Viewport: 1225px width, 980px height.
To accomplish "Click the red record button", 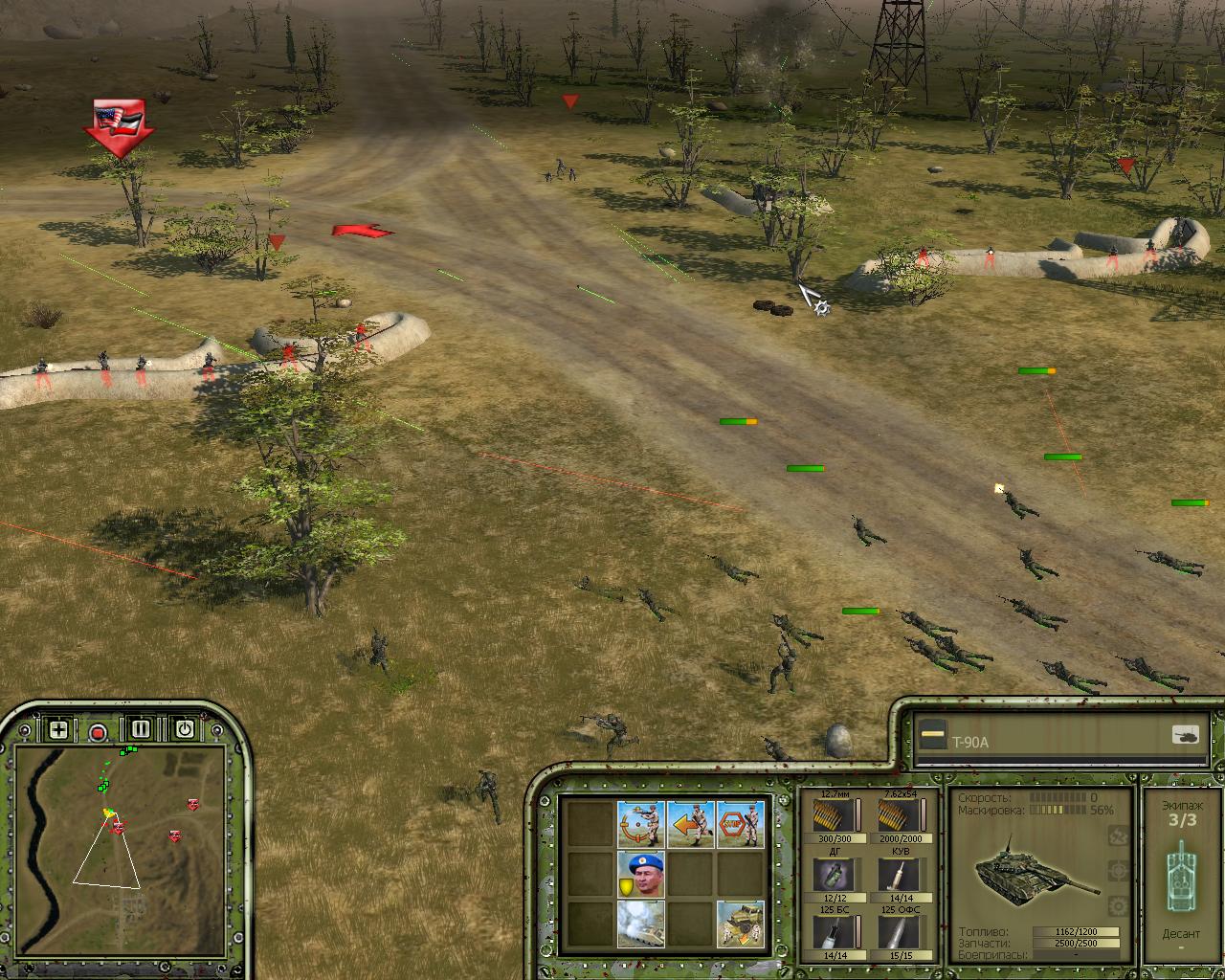I will tap(98, 732).
